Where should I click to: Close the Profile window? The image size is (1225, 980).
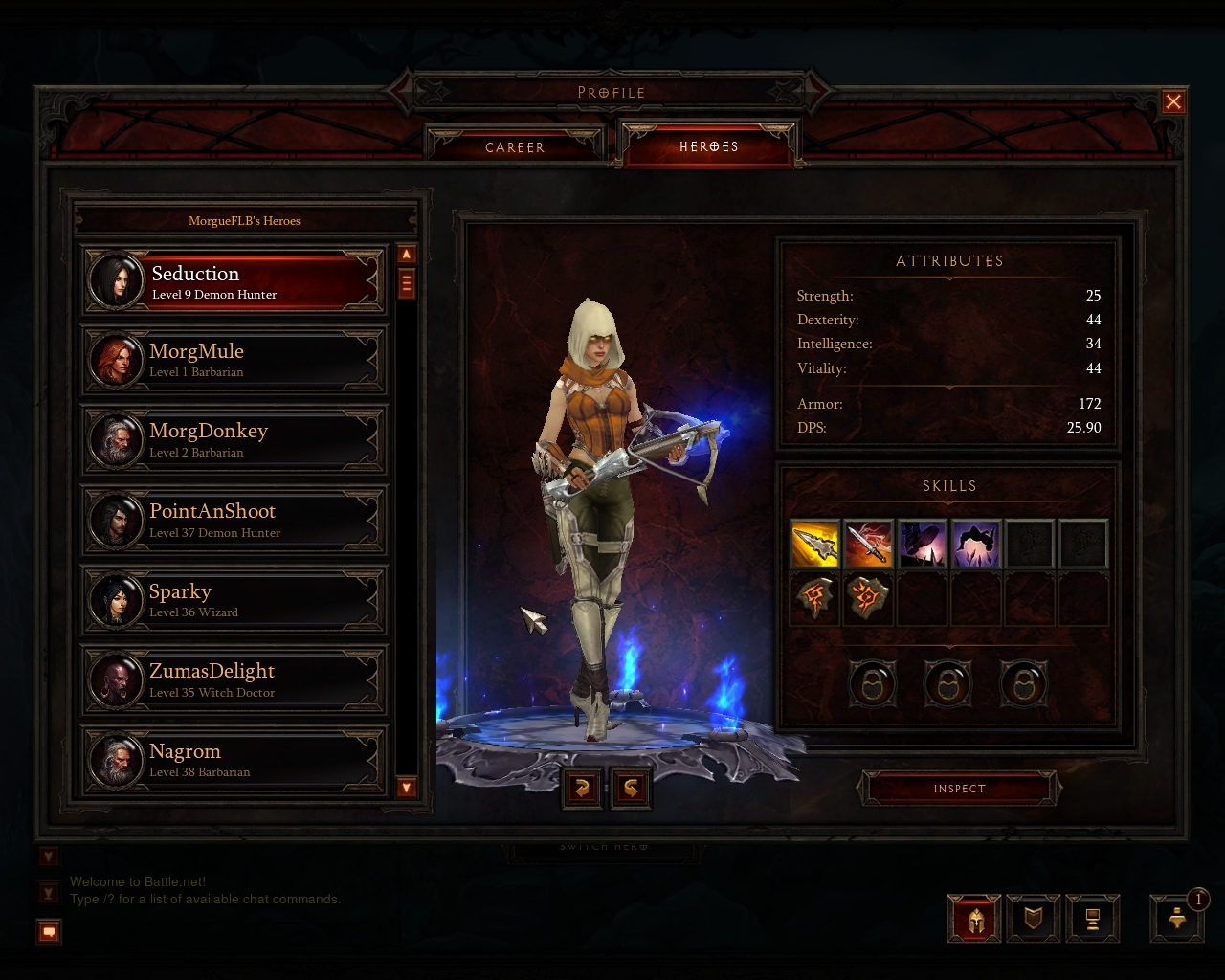1173,102
